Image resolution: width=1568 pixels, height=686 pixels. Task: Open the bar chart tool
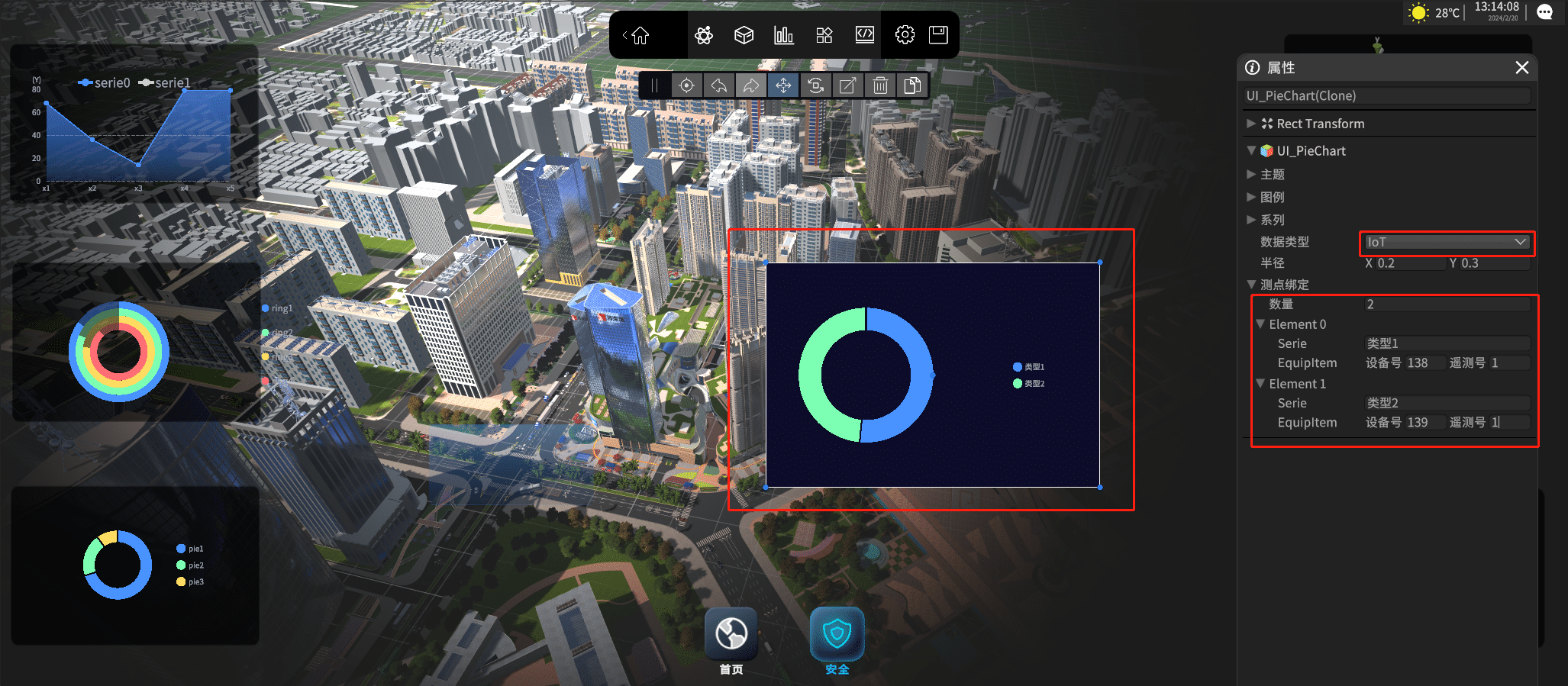[783, 35]
